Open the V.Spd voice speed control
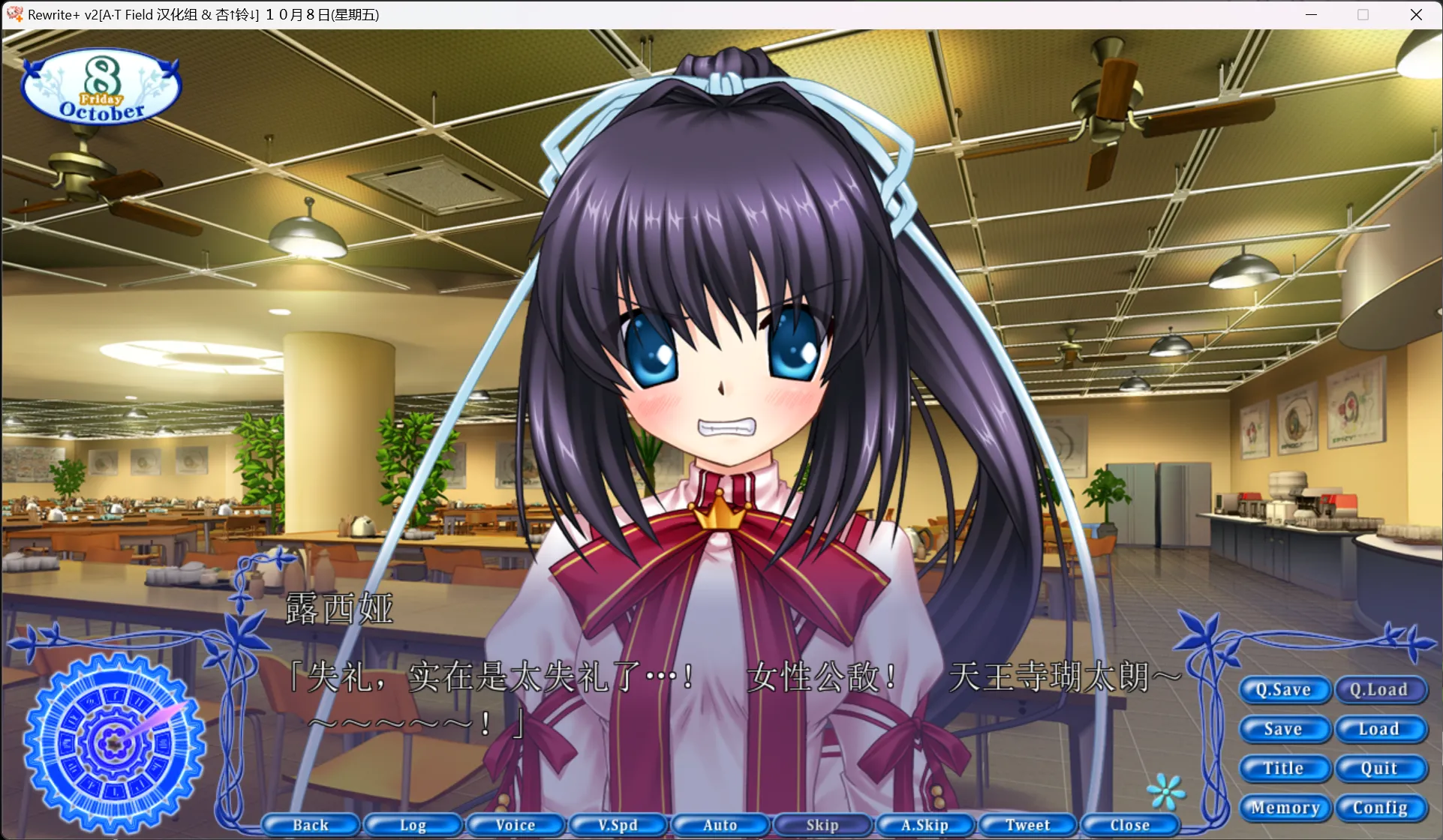Viewport: 1443px width, 840px height. tap(618, 824)
